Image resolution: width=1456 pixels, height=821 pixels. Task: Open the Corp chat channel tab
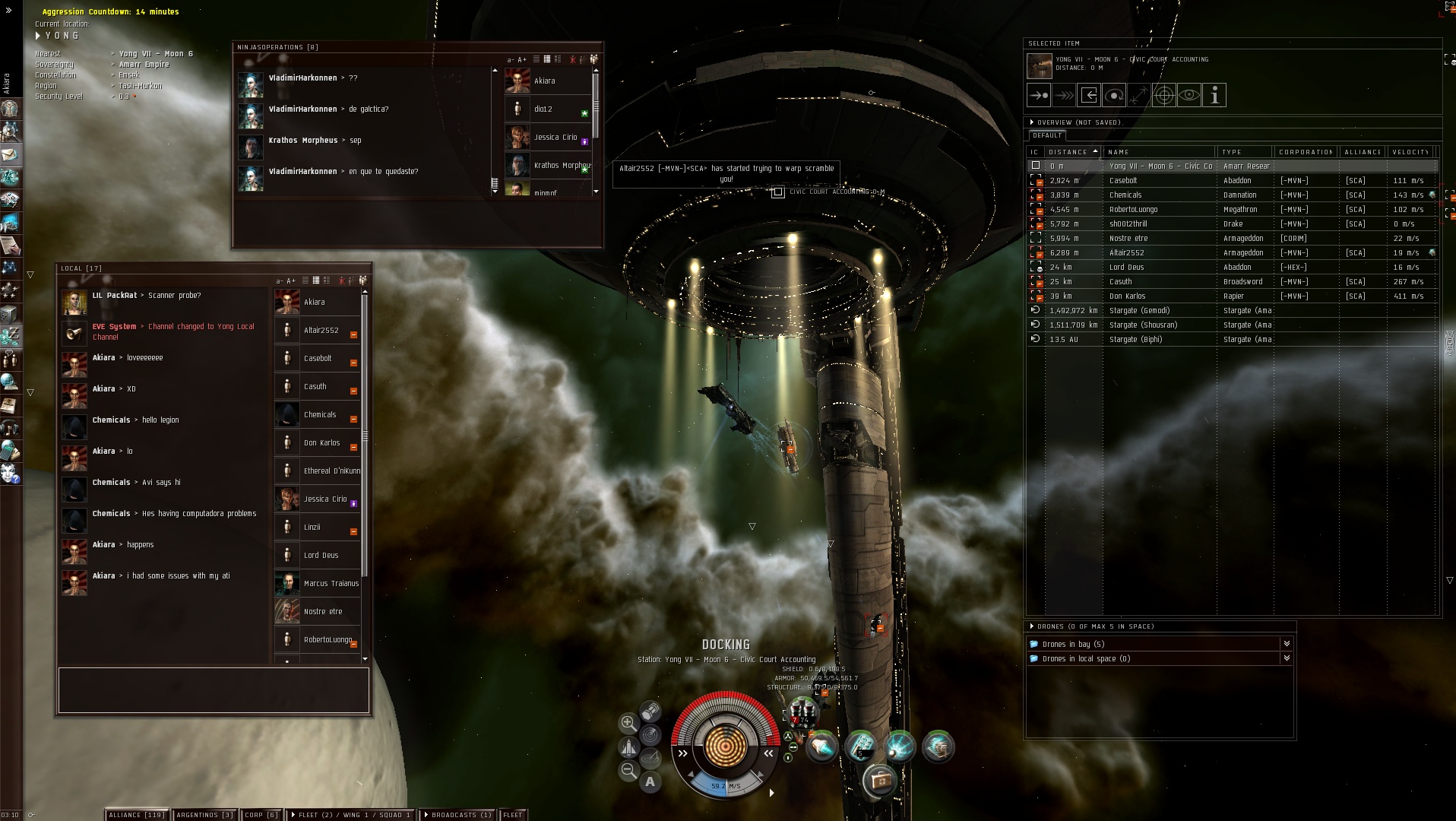(x=261, y=814)
